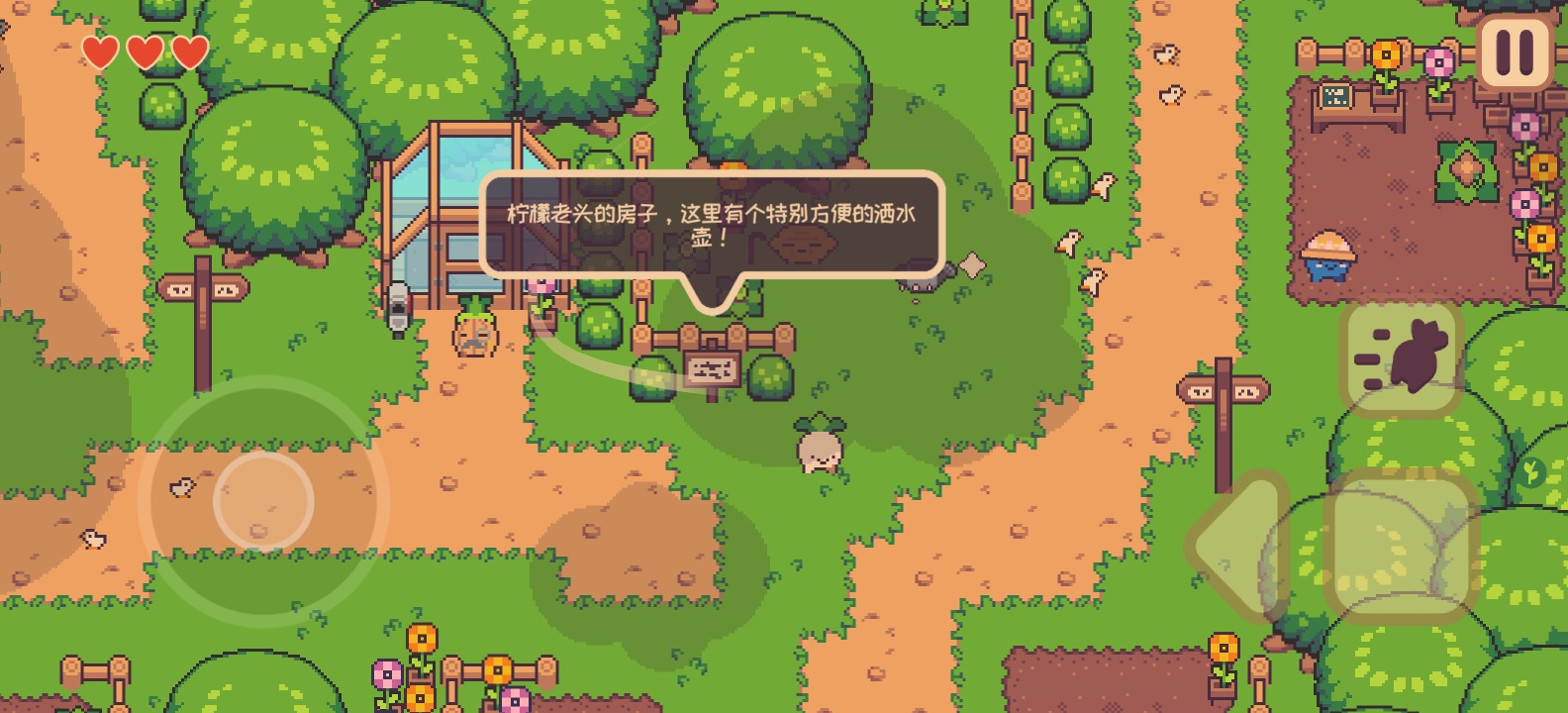Screen dimensions: 1568x713
Task: Tap the left arrow control near bottom right
Action: point(1232,545)
